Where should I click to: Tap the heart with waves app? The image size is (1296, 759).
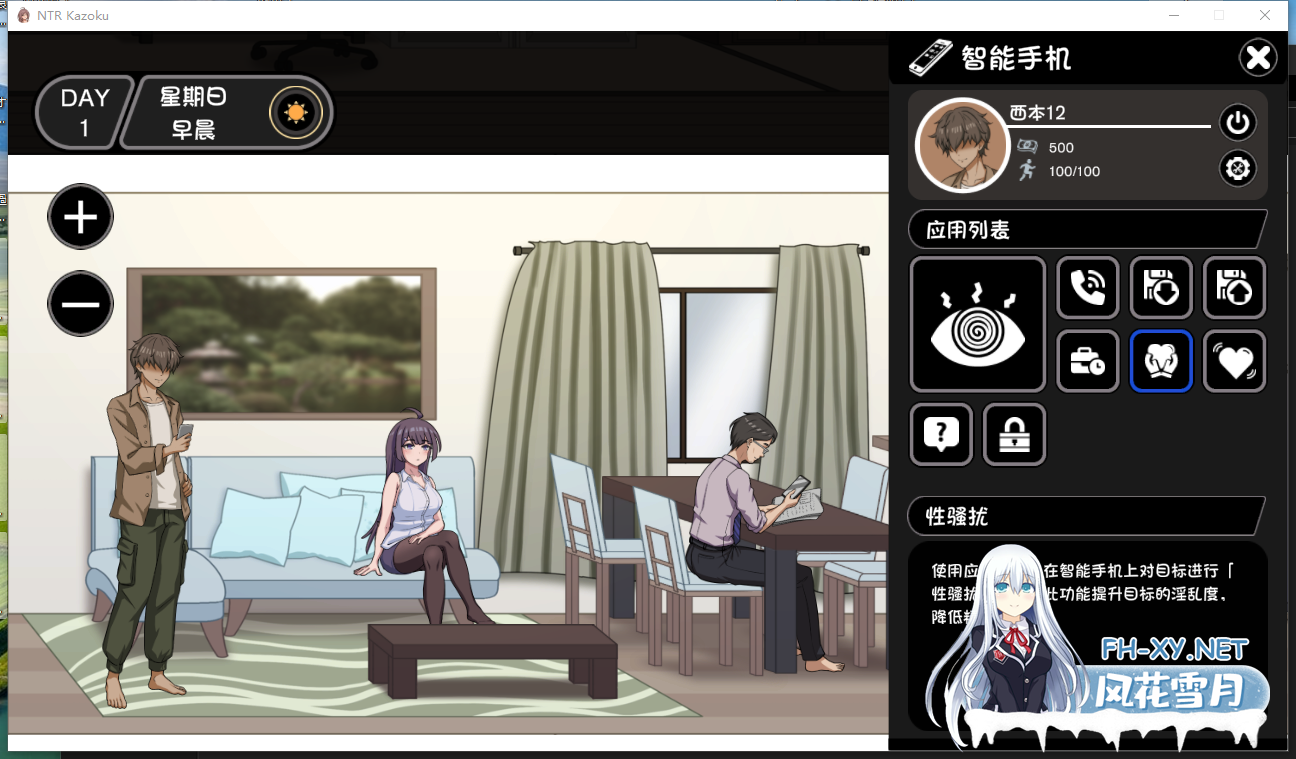pos(1234,361)
